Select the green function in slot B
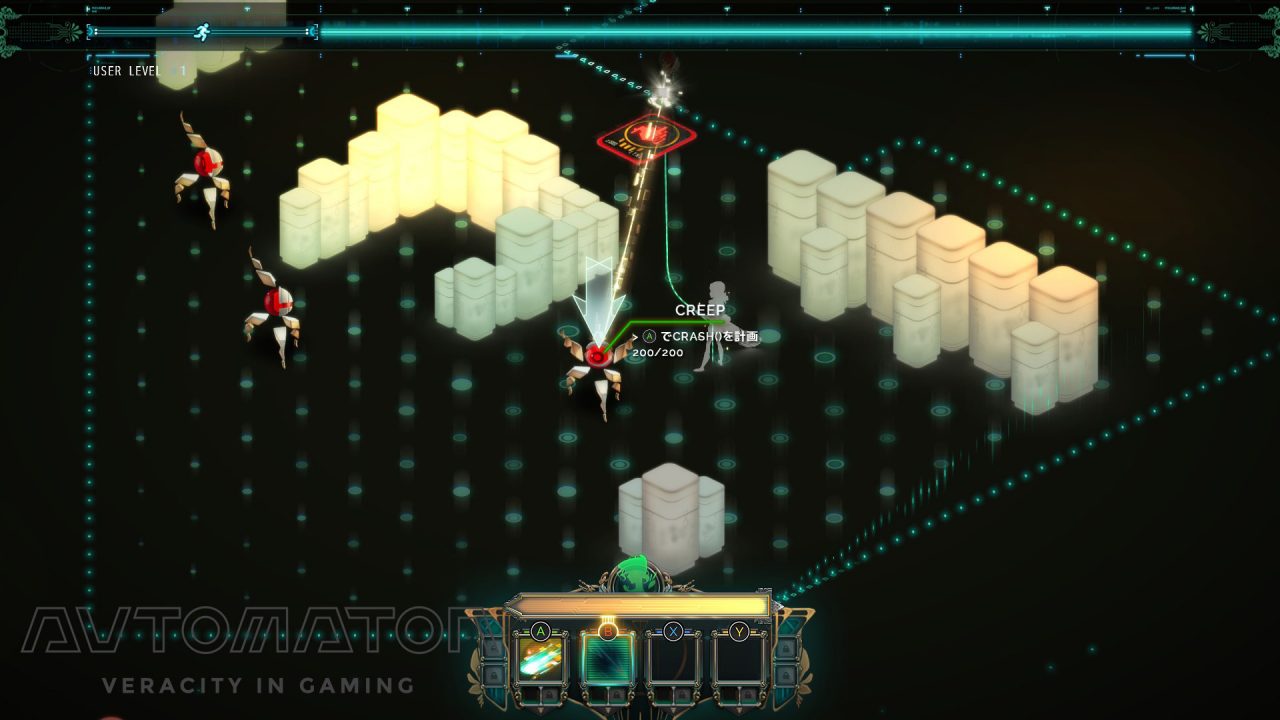 coord(609,658)
